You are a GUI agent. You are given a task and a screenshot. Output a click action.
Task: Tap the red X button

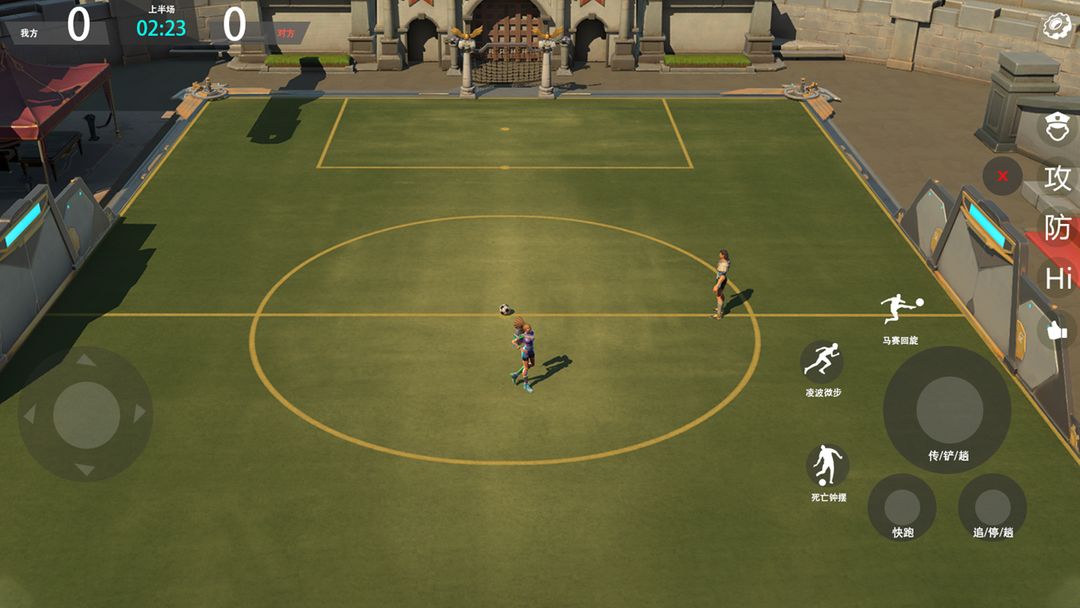[1002, 177]
